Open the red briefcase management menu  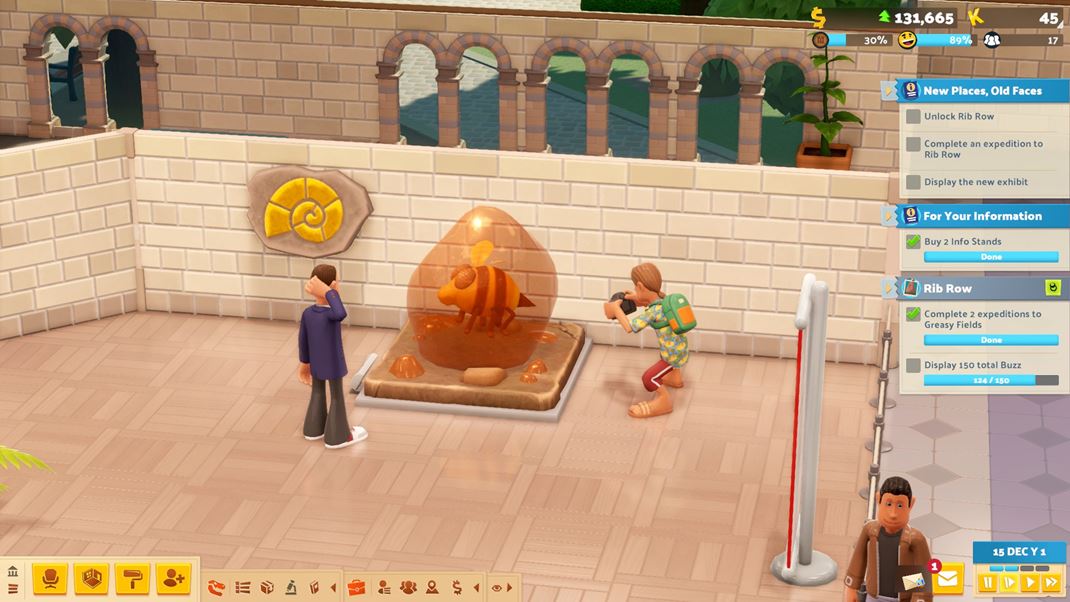point(357,587)
